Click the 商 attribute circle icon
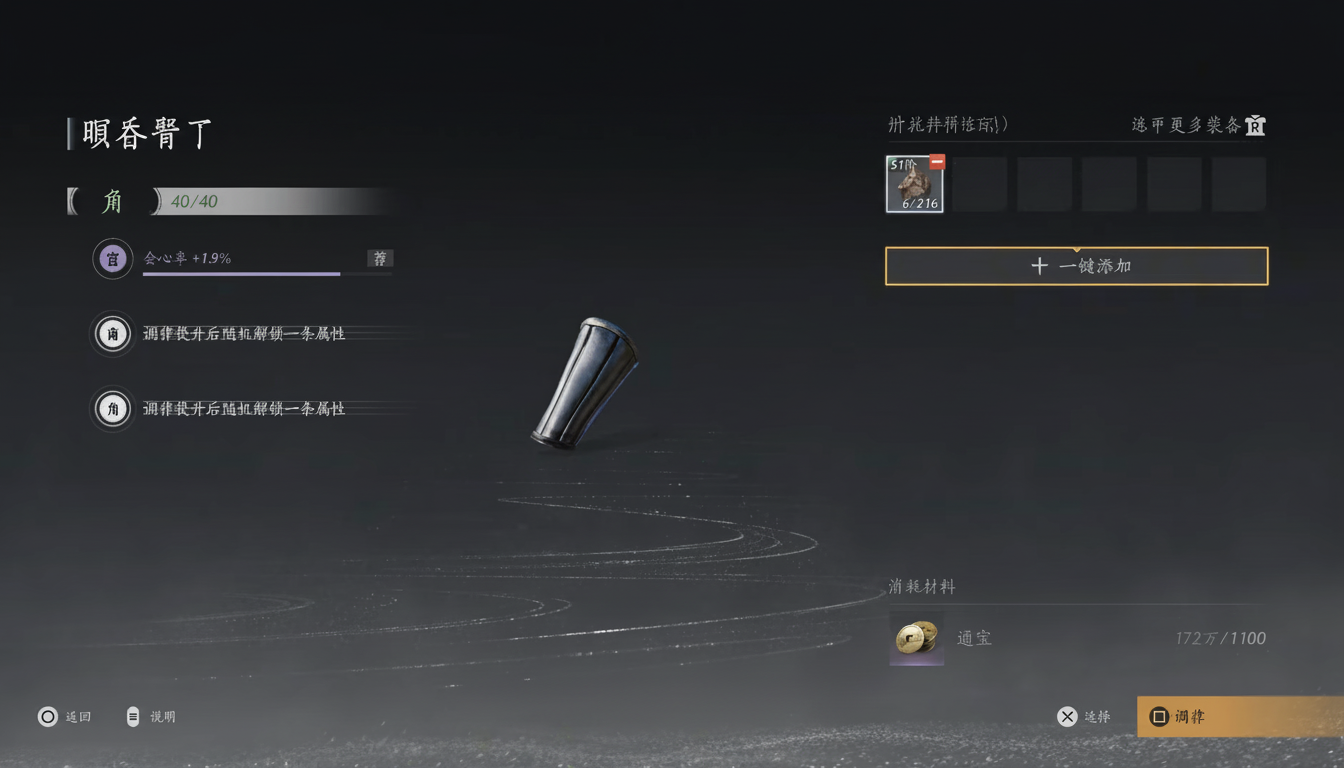Screen dimensions: 1344x768 [112, 333]
